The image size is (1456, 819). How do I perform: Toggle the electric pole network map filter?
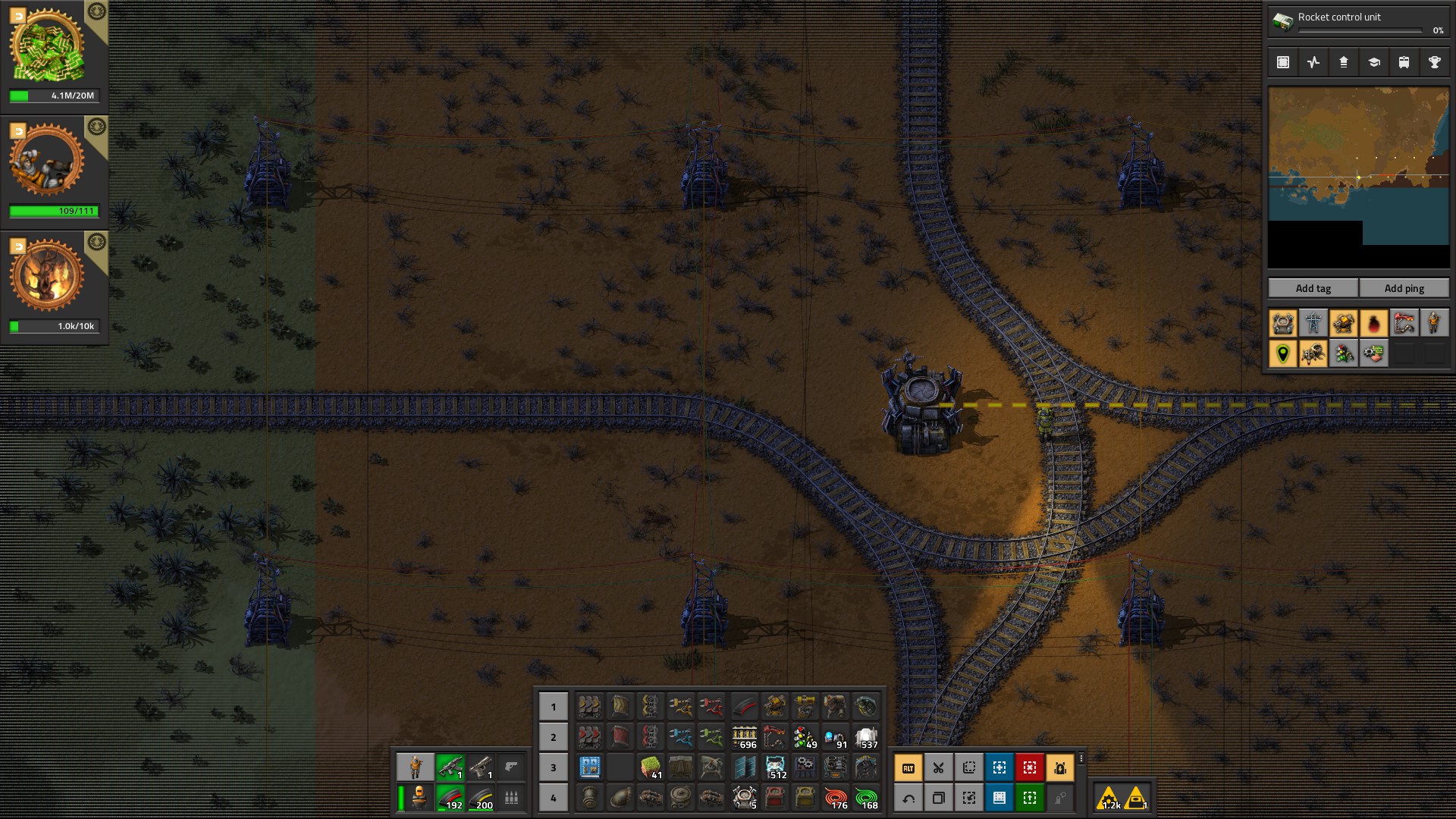coord(1313,324)
